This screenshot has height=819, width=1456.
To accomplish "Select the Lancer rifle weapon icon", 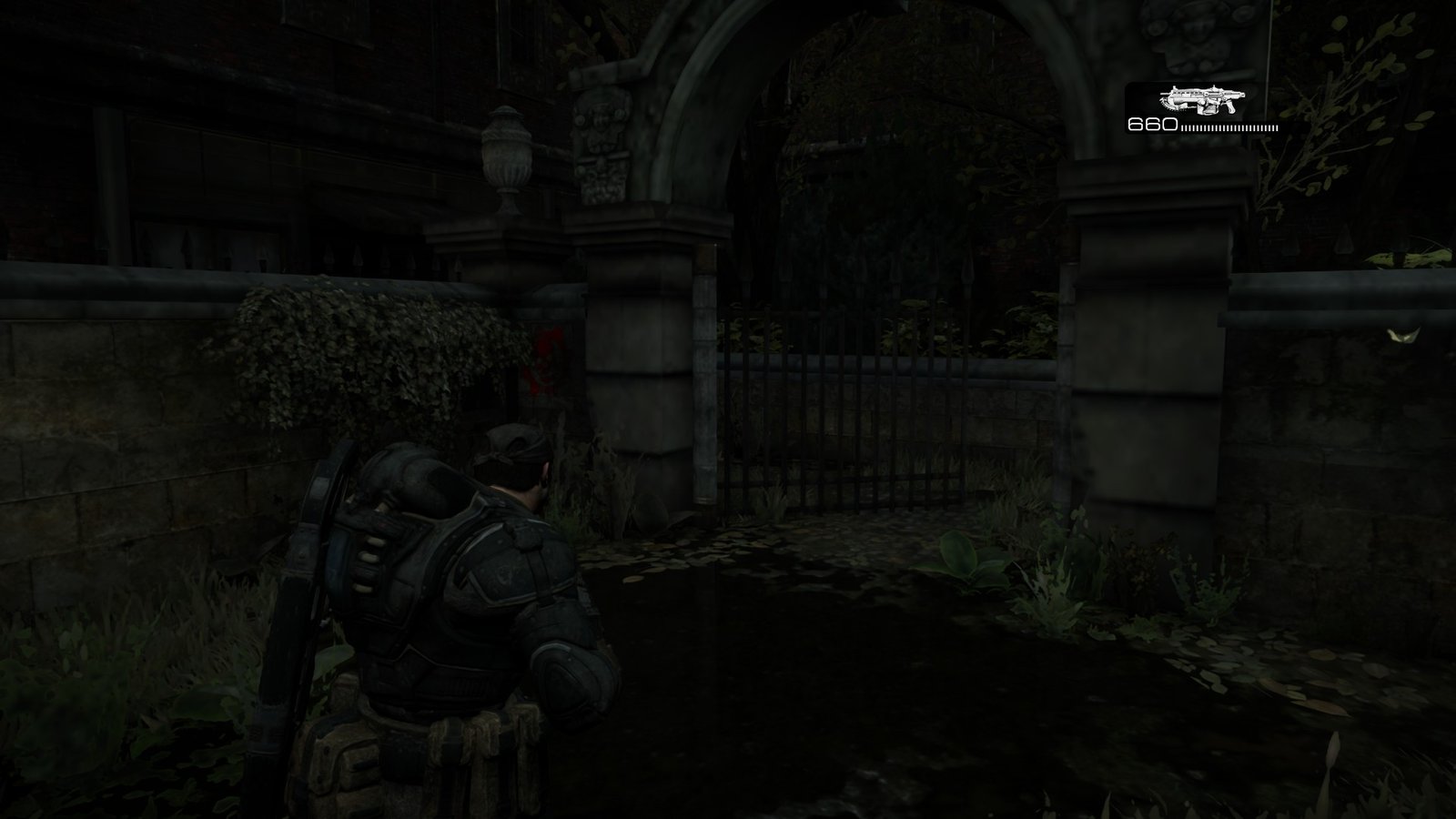I will point(1201,100).
